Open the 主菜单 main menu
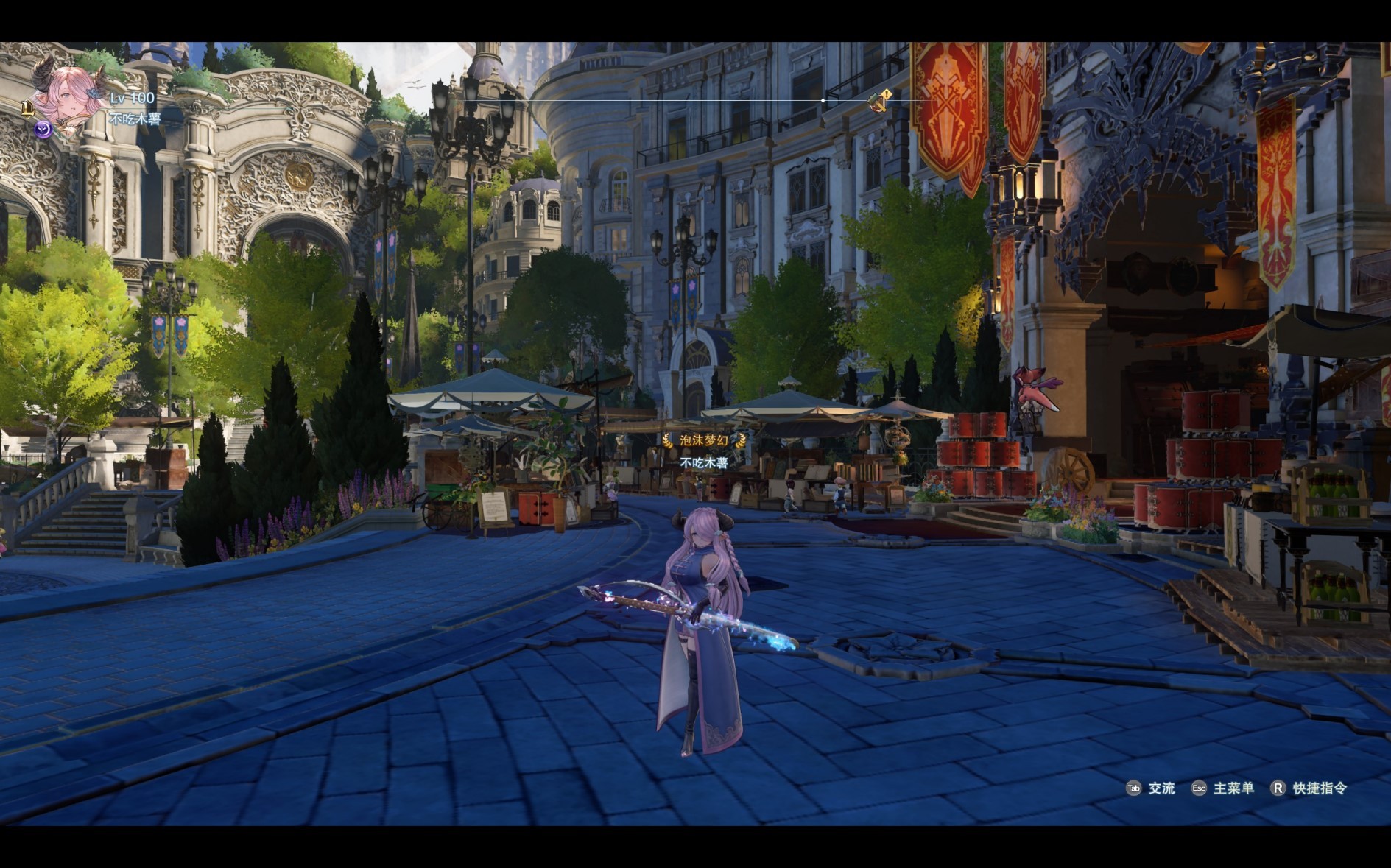Image resolution: width=1391 pixels, height=868 pixels. (1223, 788)
